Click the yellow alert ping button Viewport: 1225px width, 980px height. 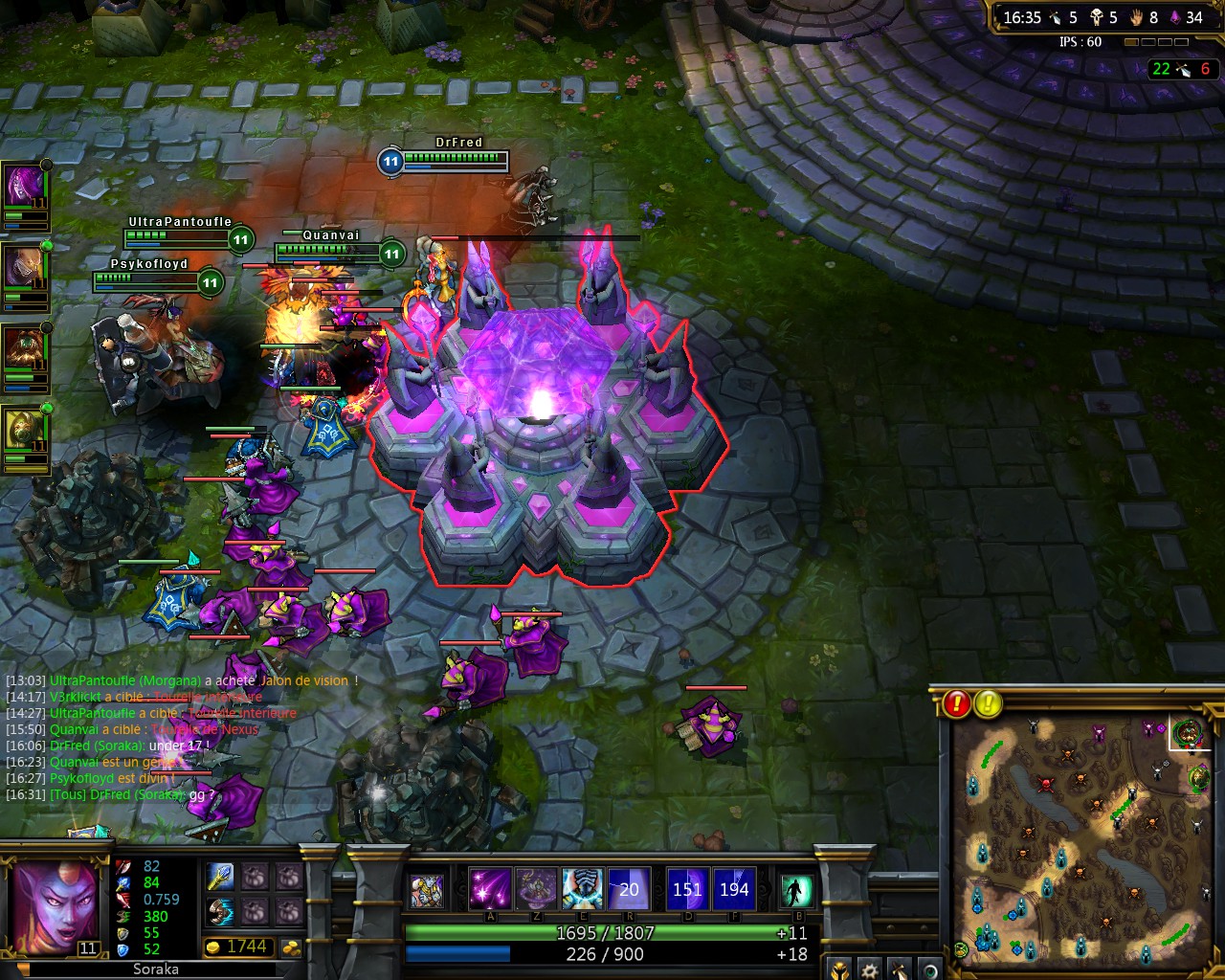pos(988,703)
